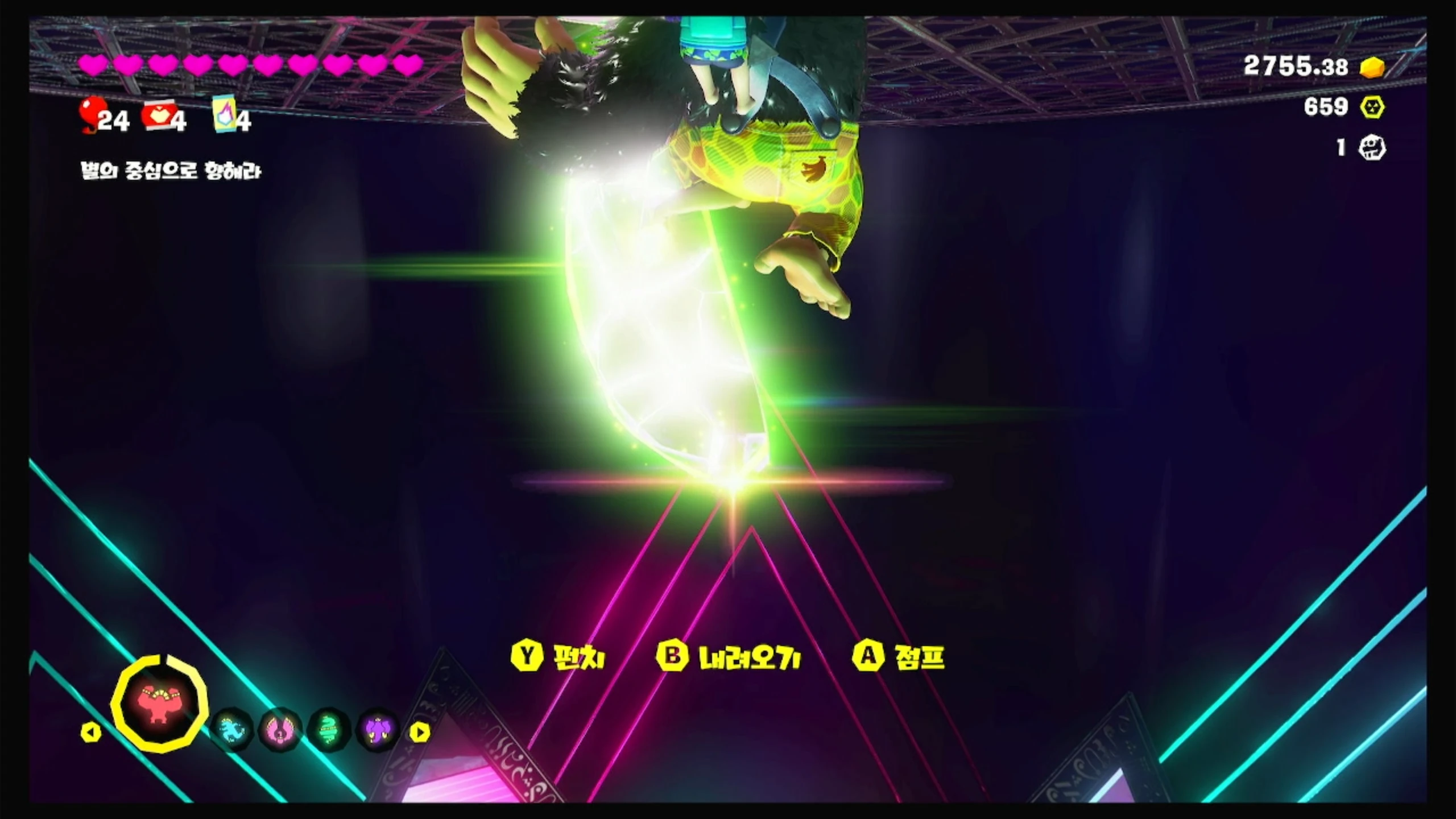This screenshot has width=1456, height=819.
Task: Click the left arrow of the Bananza selector
Action: pos(90,733)
